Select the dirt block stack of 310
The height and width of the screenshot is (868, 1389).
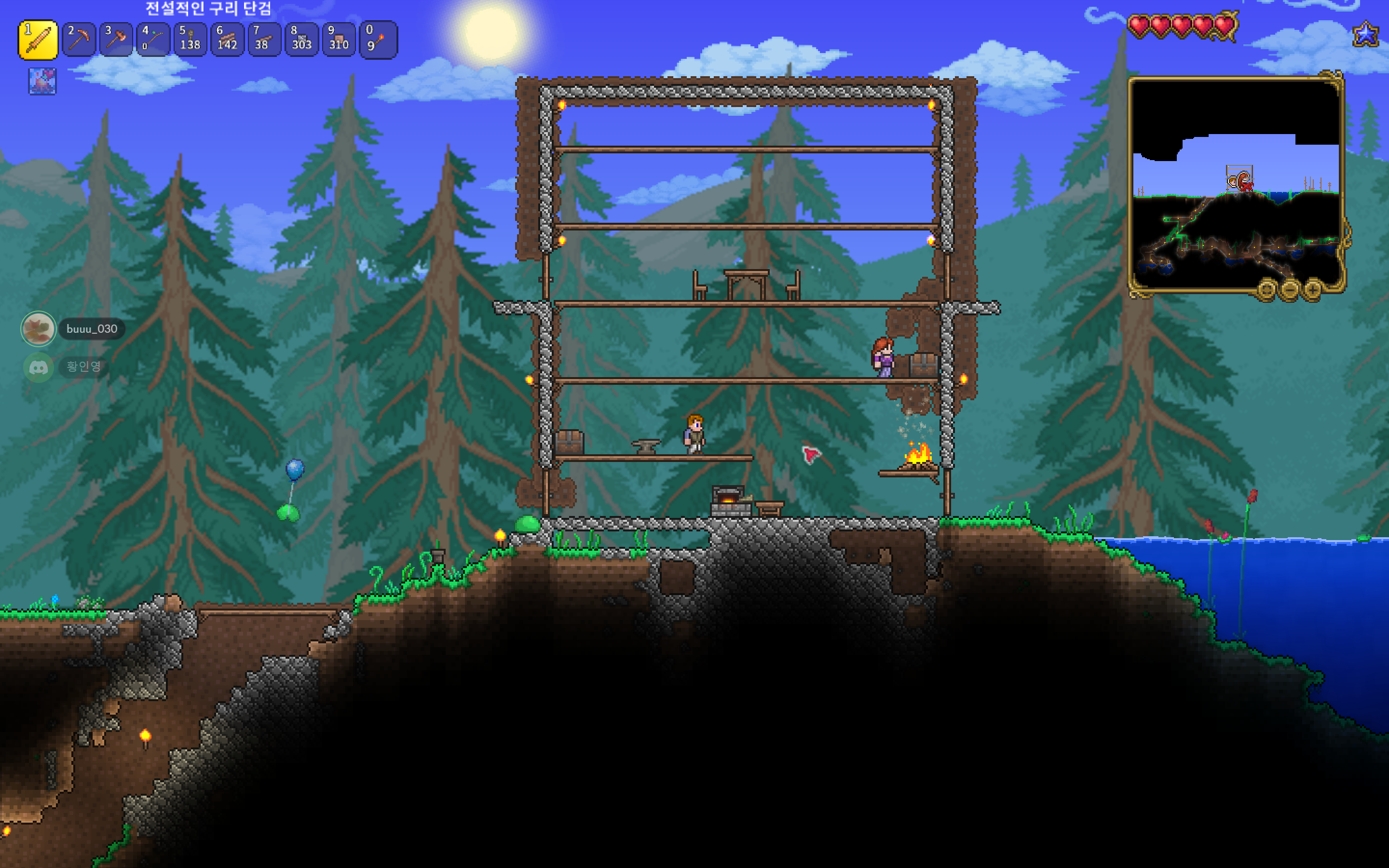[x=339, y=40]
